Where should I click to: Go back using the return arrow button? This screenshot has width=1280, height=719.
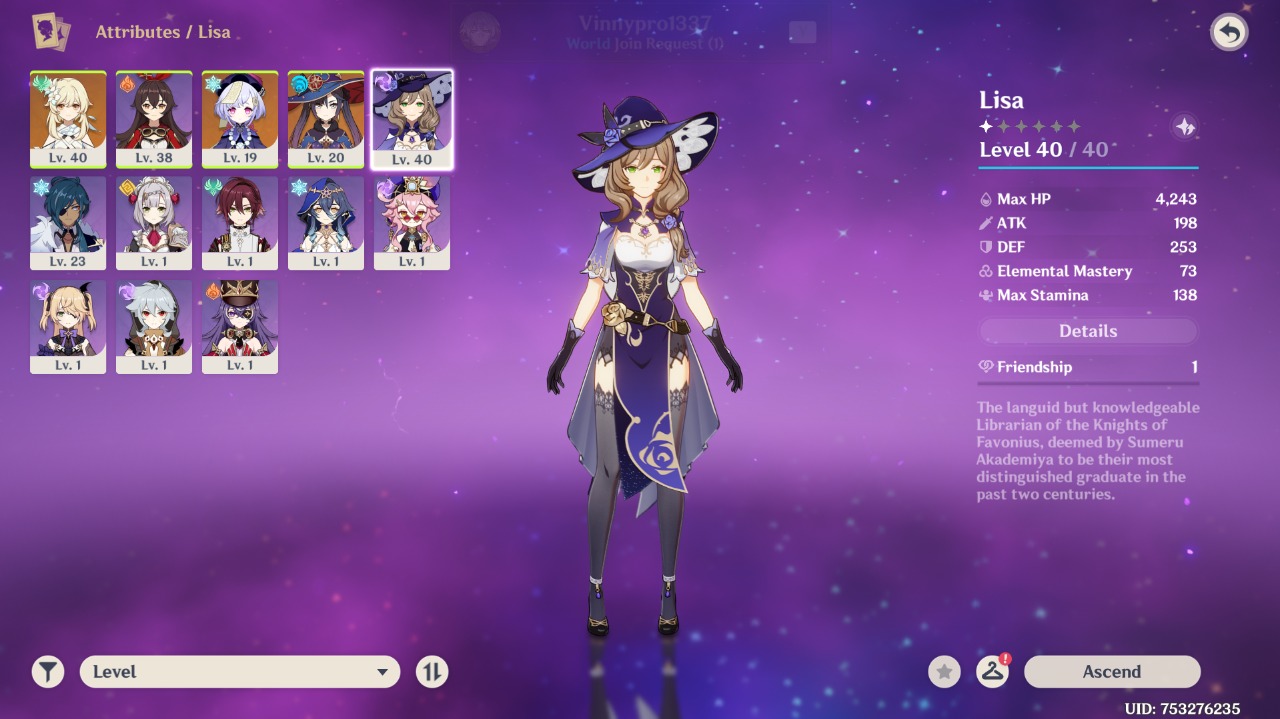tap(1229, 32)
